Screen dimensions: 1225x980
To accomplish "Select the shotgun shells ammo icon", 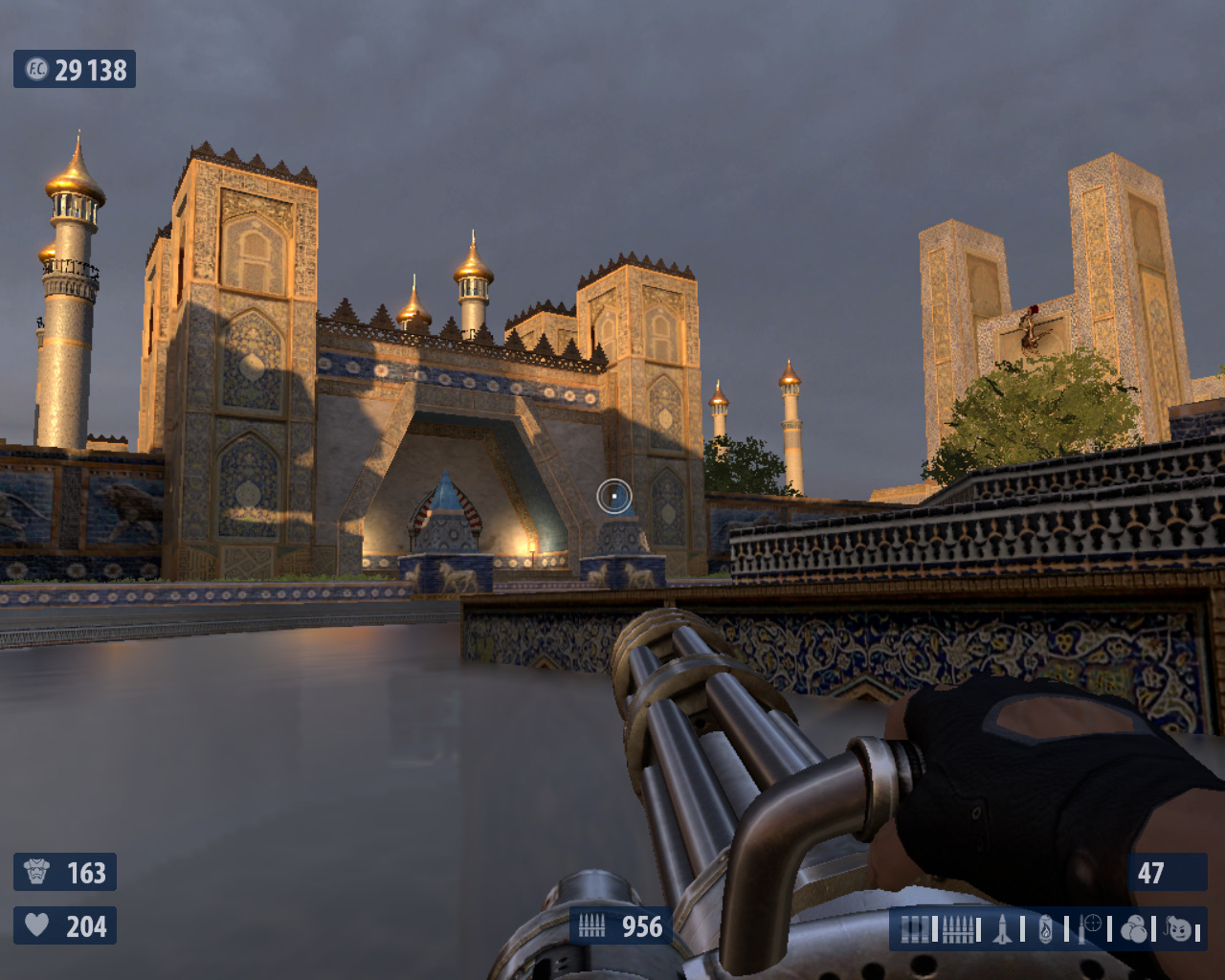I will click(x=916, y=929).
